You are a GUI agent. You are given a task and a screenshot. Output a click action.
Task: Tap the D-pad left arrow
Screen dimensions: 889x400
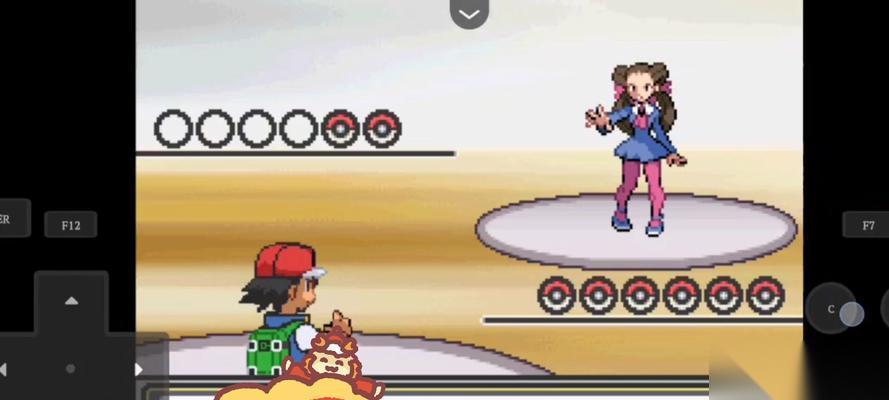point(5,369)
